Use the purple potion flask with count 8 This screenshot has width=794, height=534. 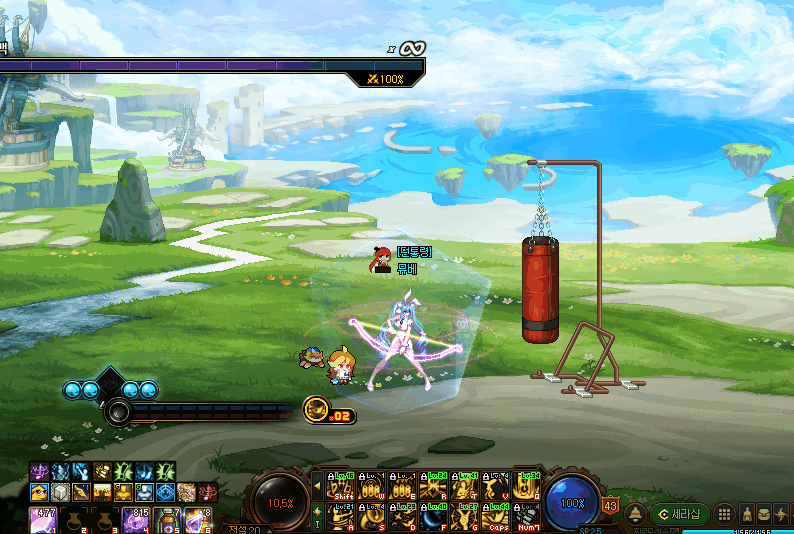[198, 521]
